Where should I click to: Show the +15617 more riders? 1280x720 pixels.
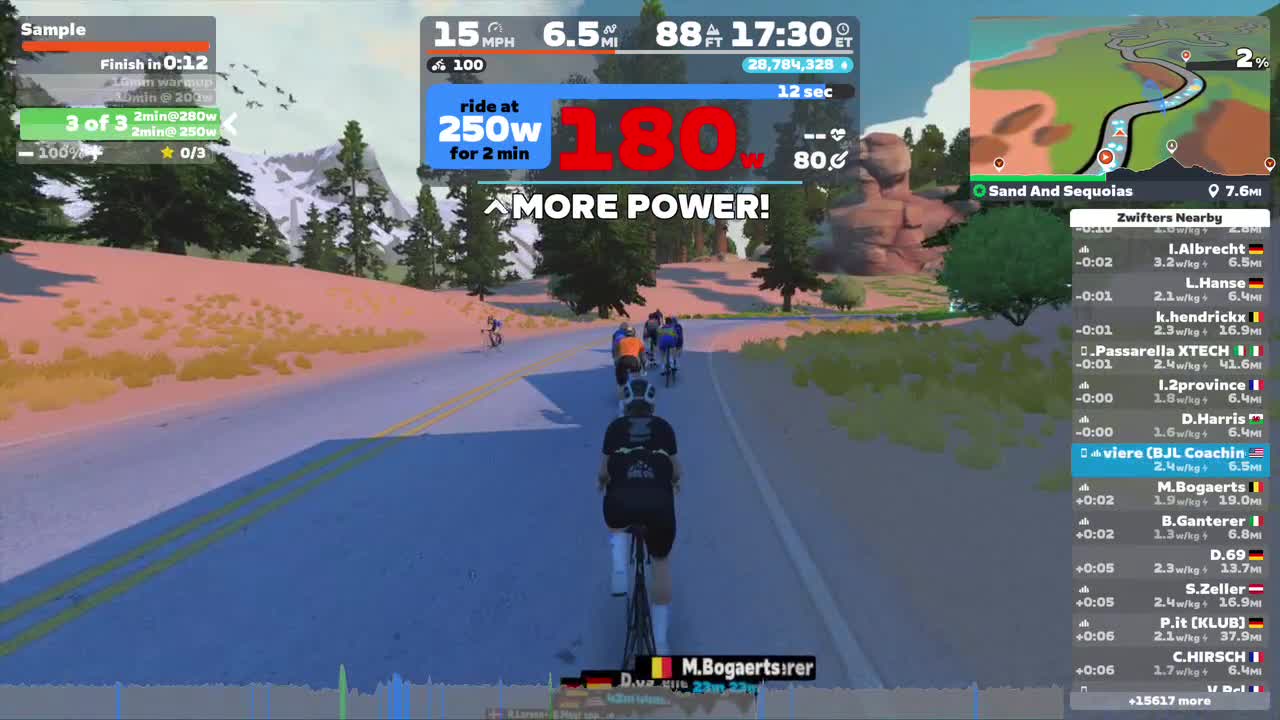1169,701
